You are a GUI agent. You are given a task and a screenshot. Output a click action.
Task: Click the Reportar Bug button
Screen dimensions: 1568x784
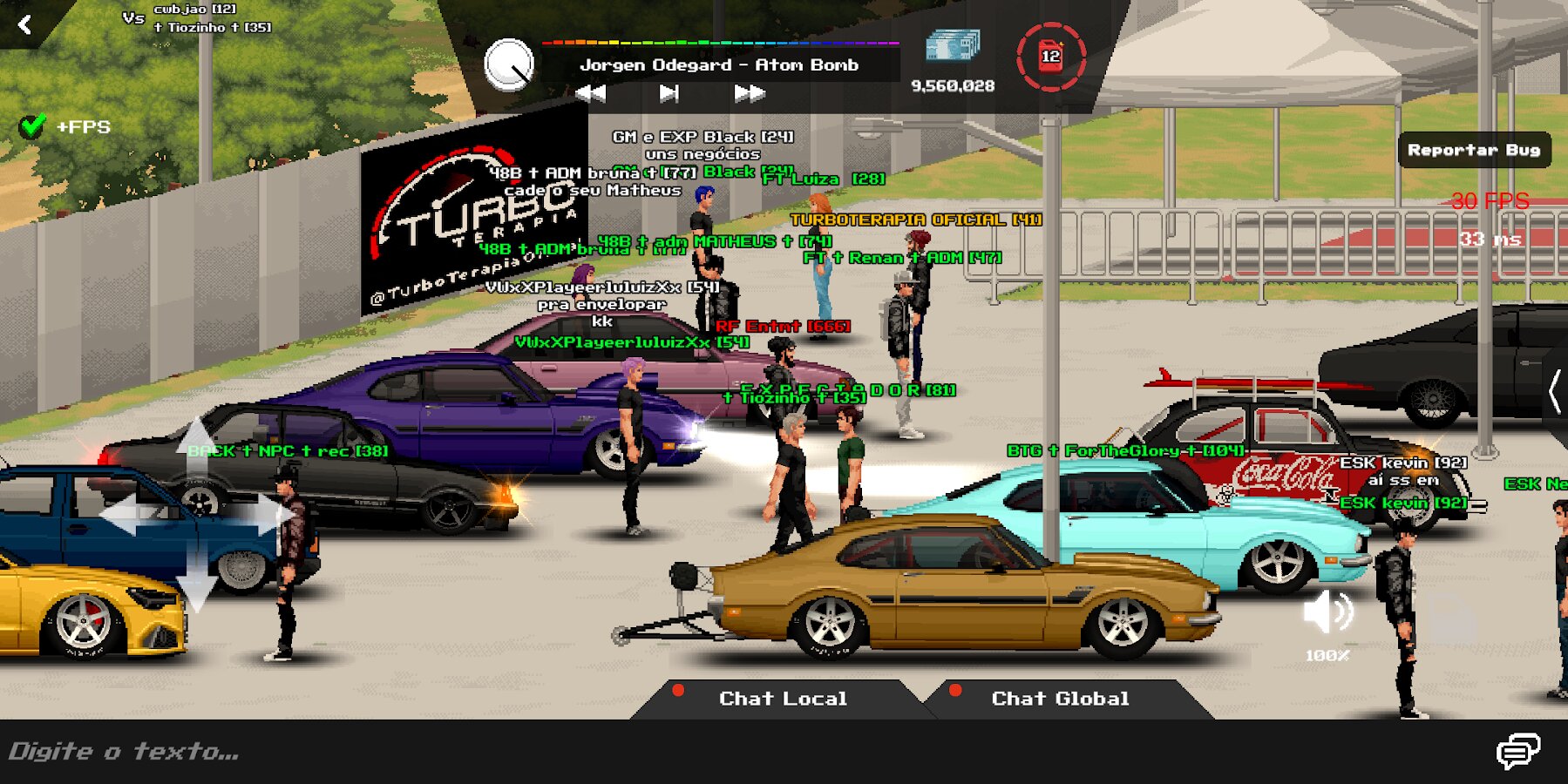tap(1473, 150)
